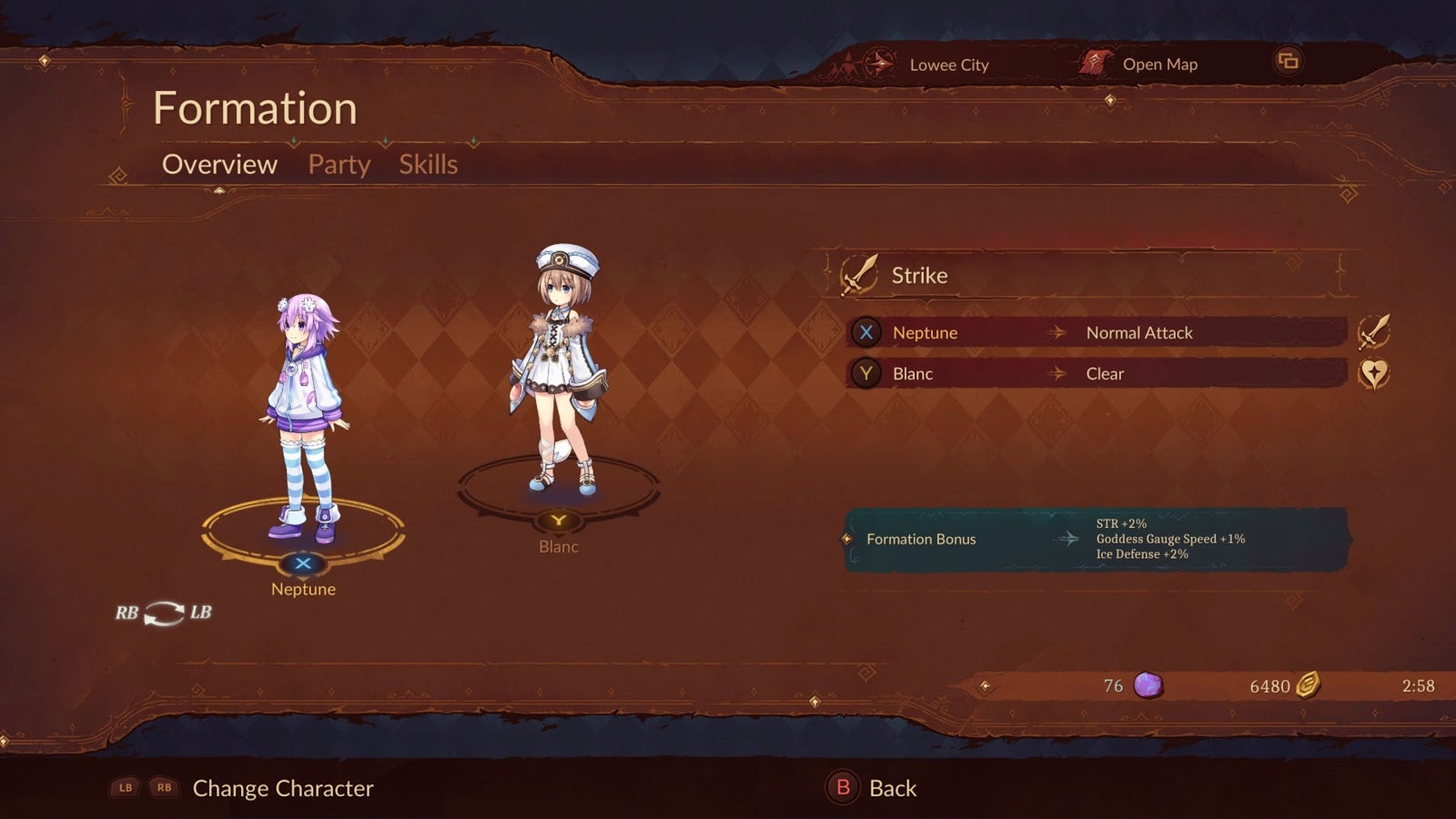1456x819 pixels.
Task: Switch to the Overview tab
Action: 219,165
